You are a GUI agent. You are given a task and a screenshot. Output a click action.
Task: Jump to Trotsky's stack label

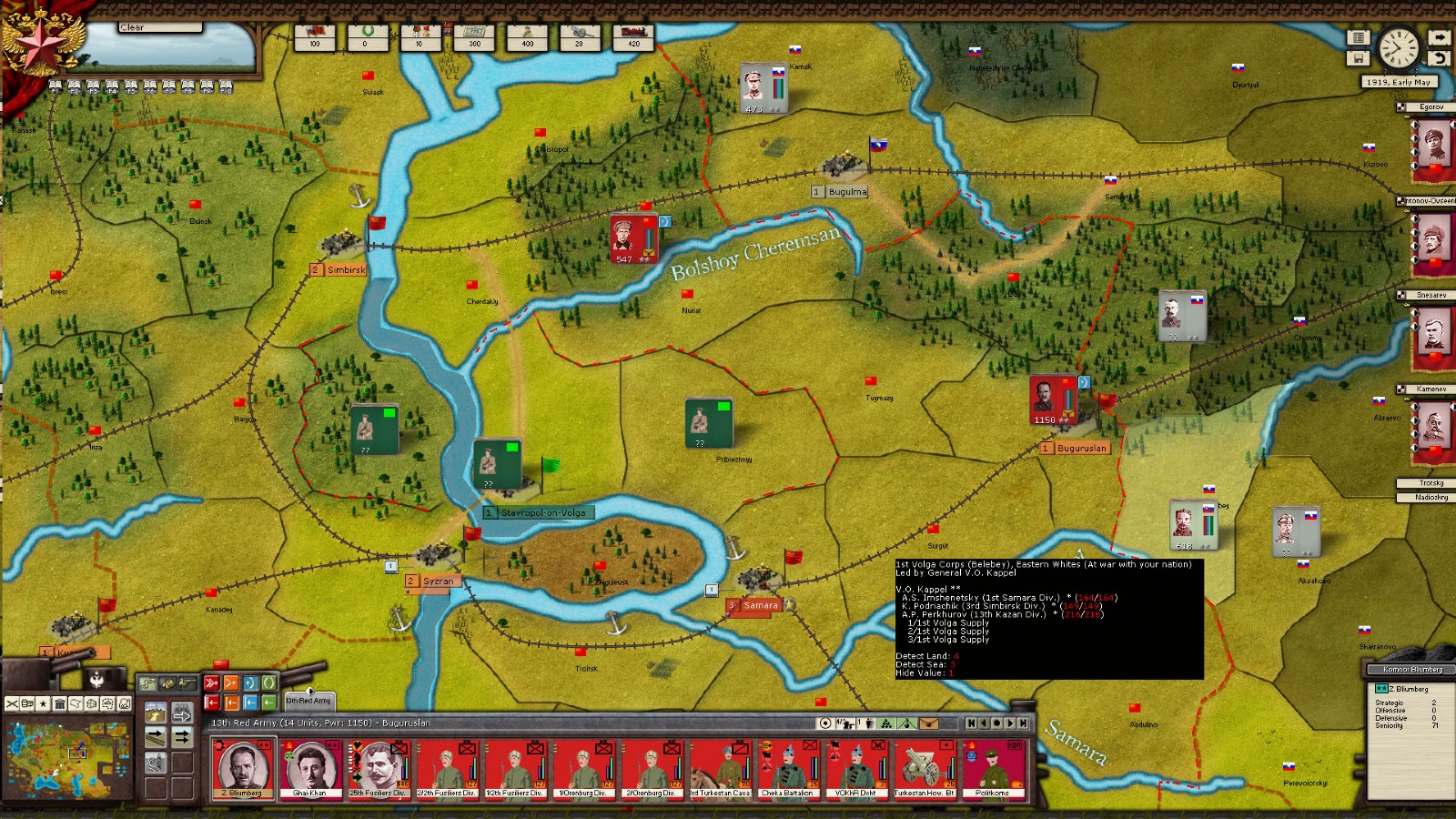tap(1431, 483)
